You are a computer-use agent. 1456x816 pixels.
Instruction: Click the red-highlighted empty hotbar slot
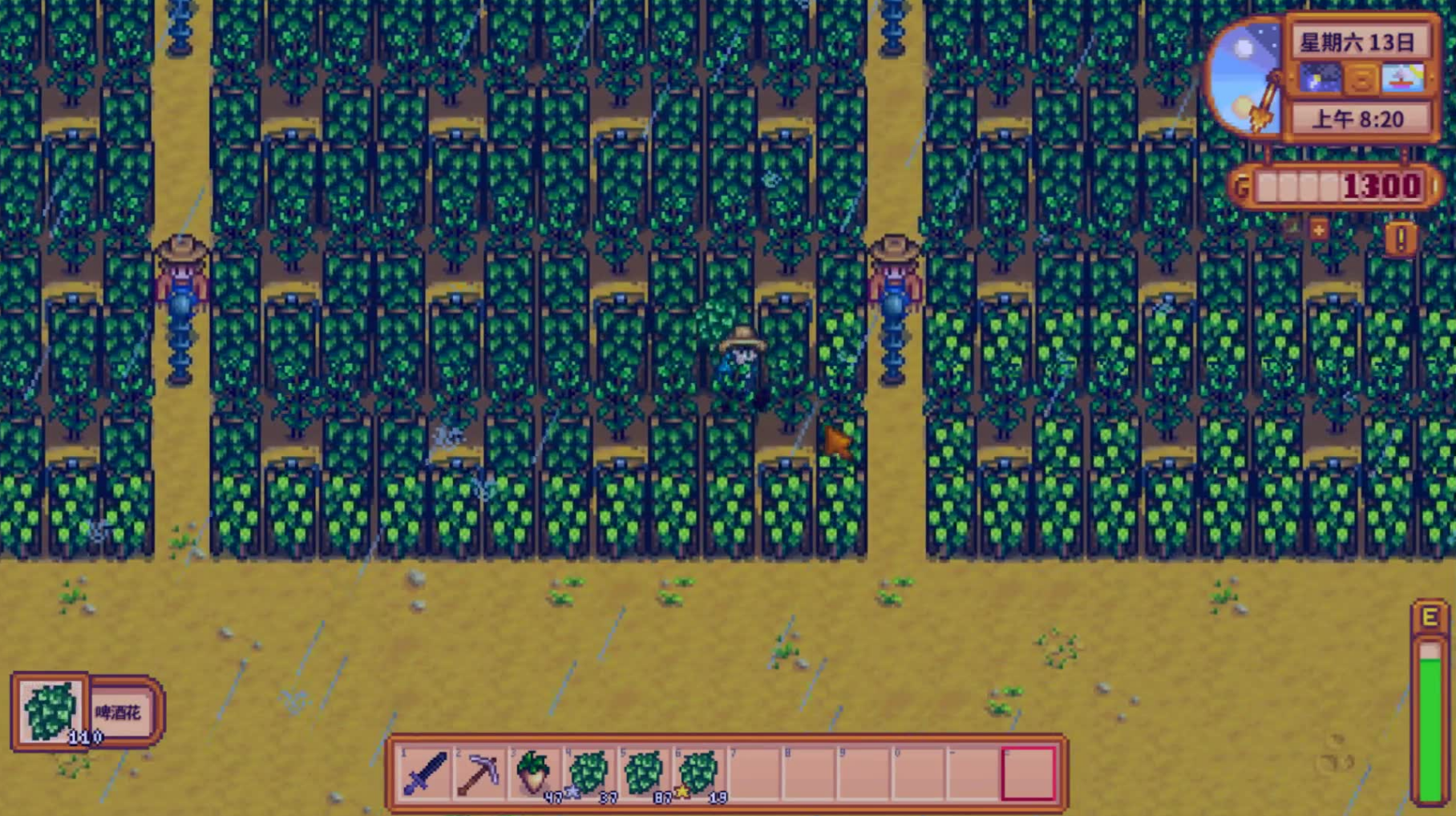(x=1028, y=773)
